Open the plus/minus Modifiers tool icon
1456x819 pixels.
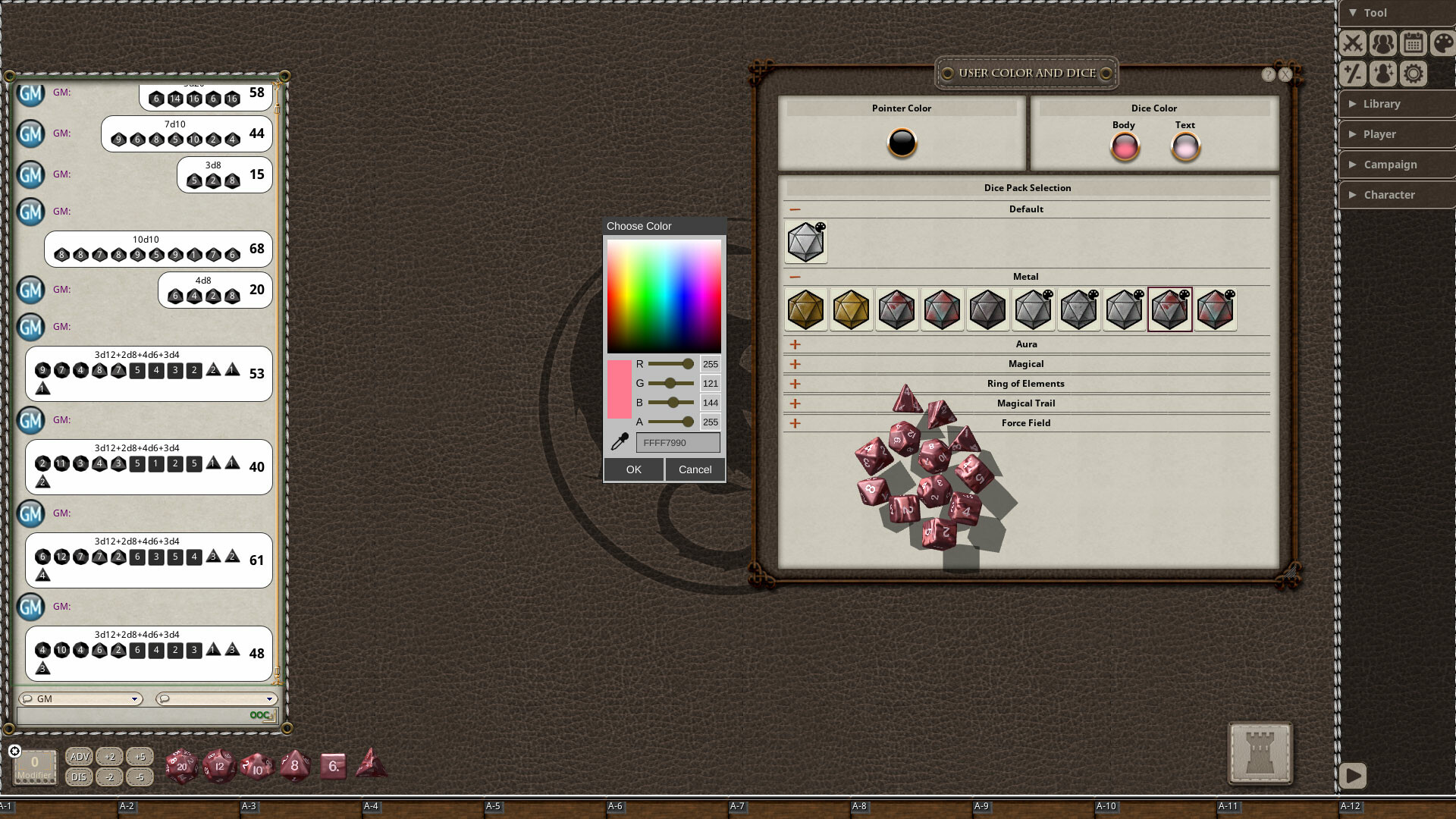pyautogui.click(x=1353, y=74)
